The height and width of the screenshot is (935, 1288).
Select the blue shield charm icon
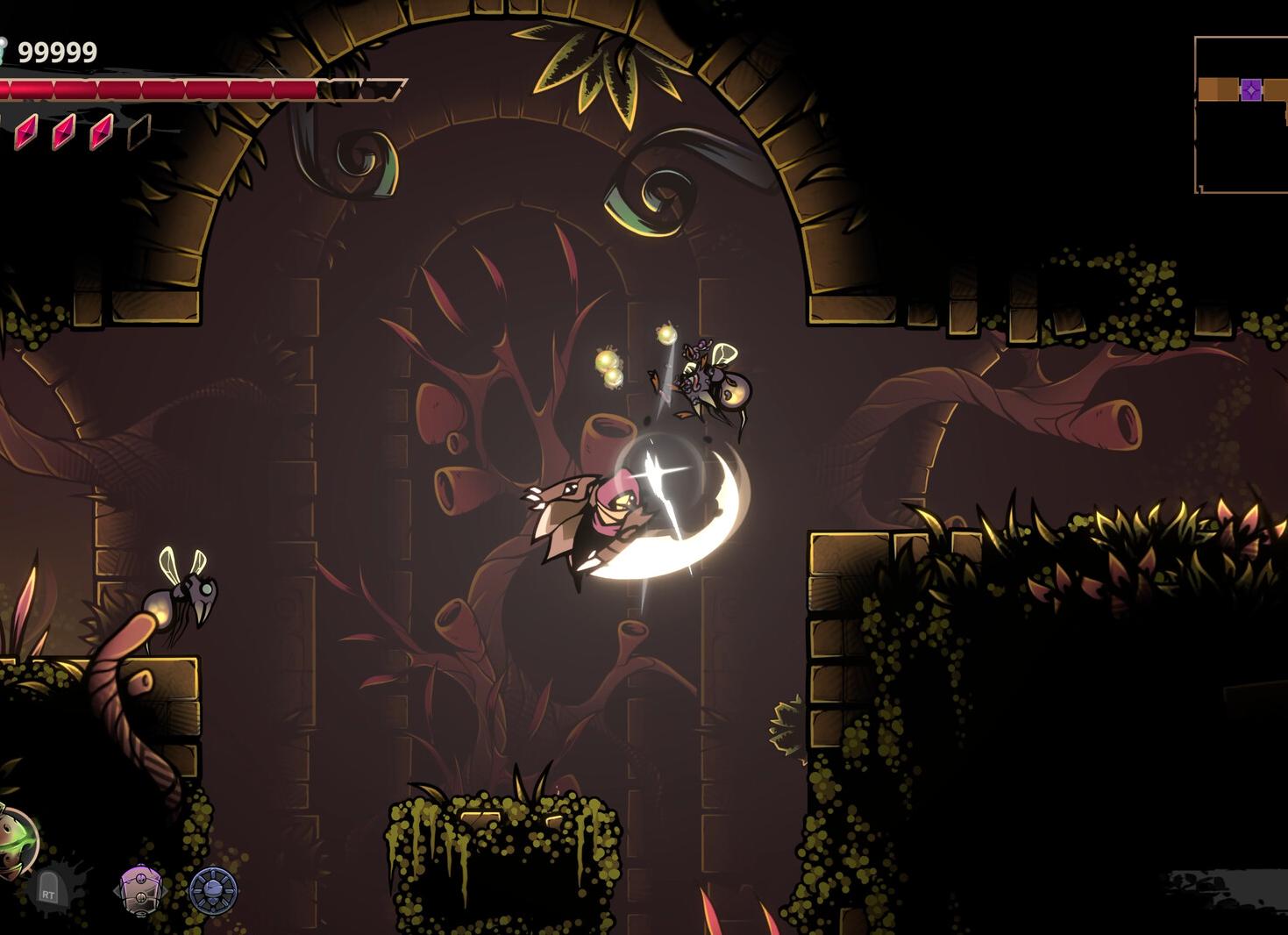click(213, 889)
